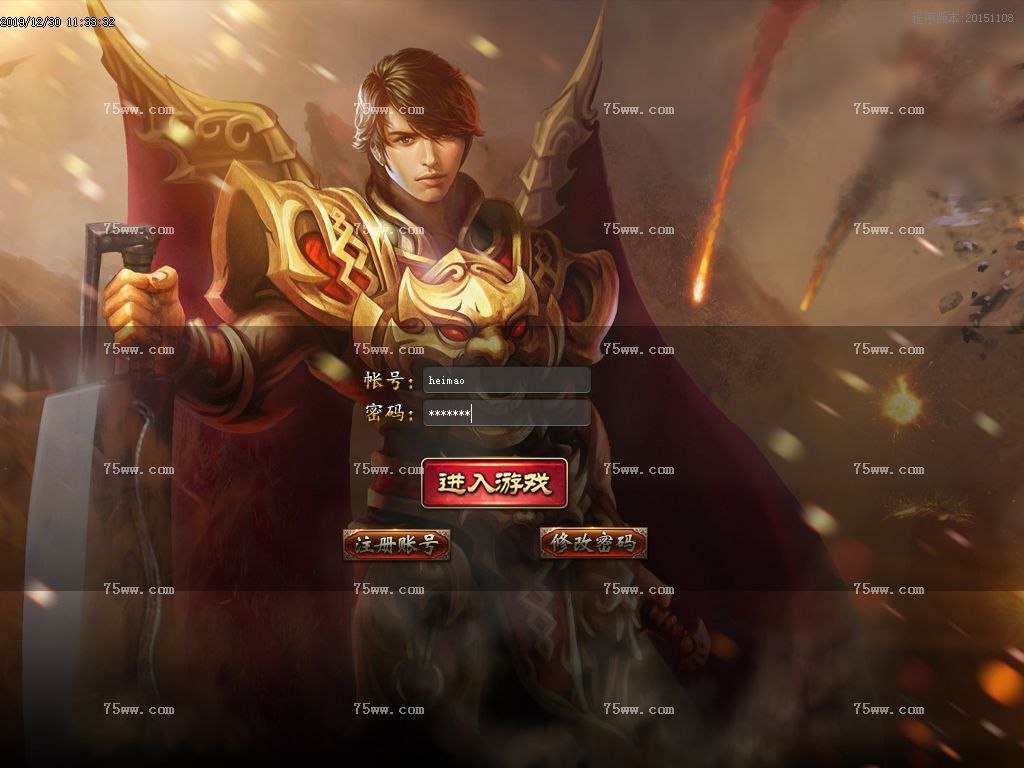This screenshot has width=1024, height=768.
Task: Open 注册账号 account registration
Action: point(396,544)
